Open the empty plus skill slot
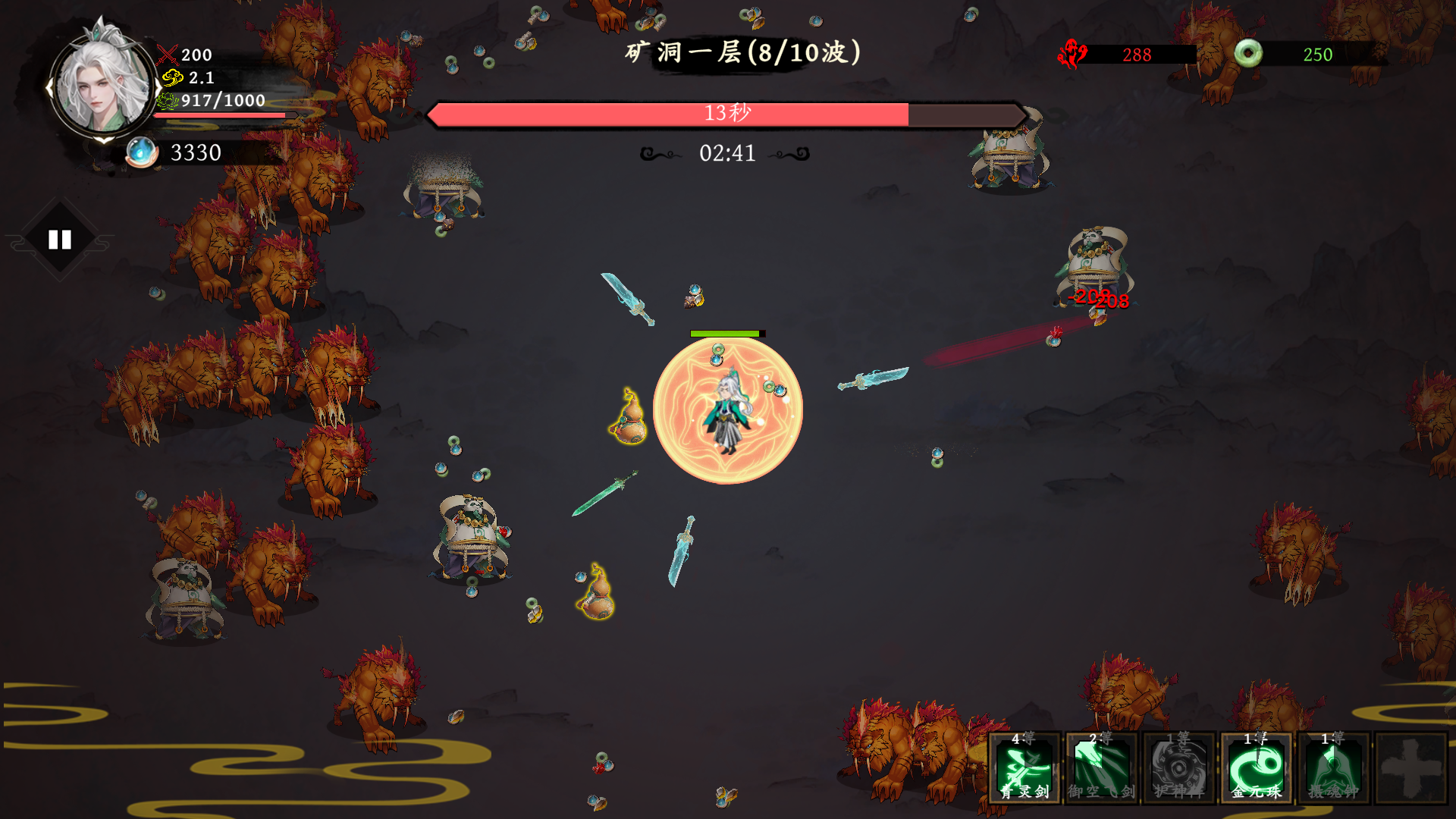Screen dimensions: 1456x819 tap(1411, 767)
